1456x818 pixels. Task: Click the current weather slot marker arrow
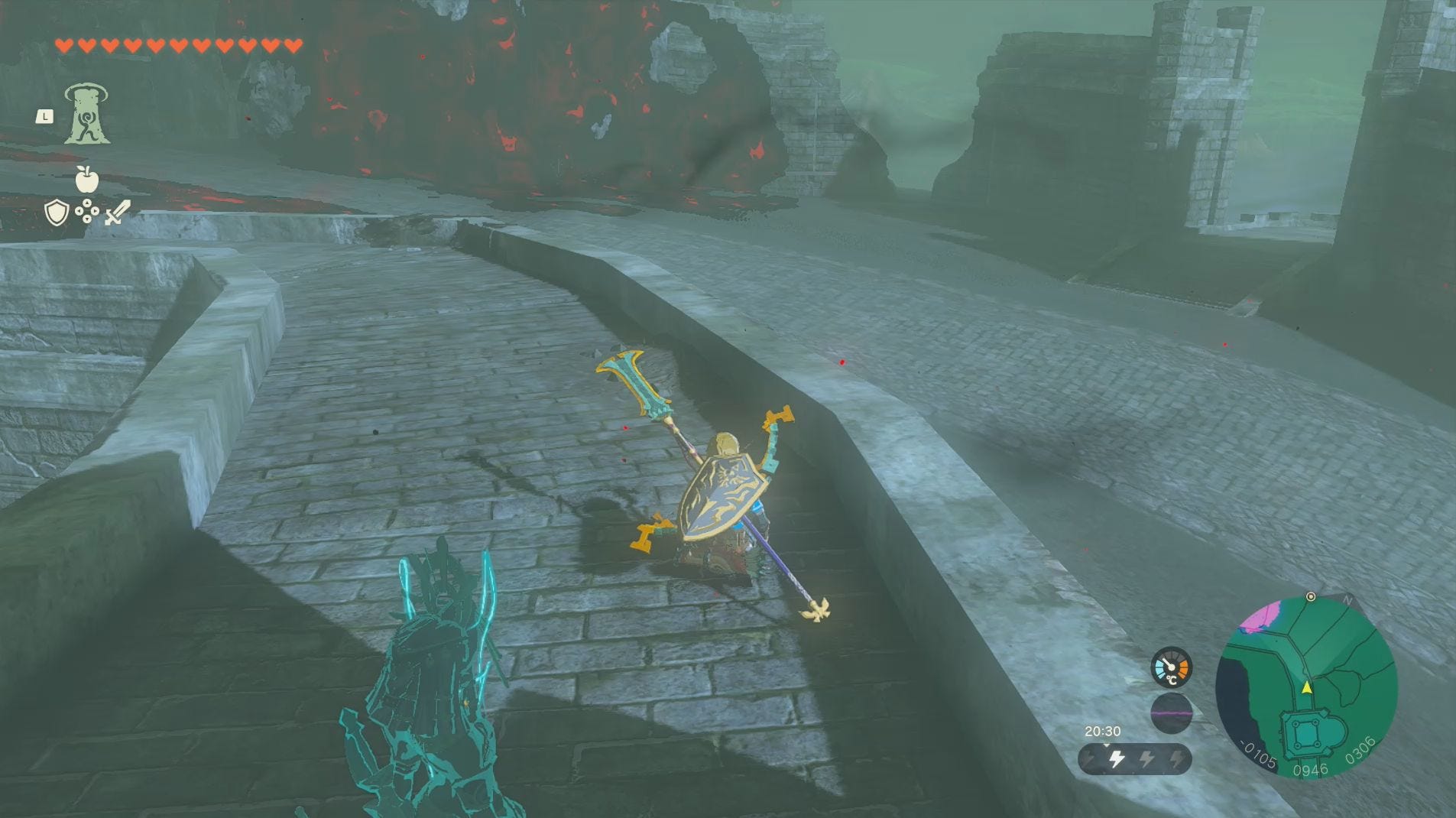click(1107, 746)
